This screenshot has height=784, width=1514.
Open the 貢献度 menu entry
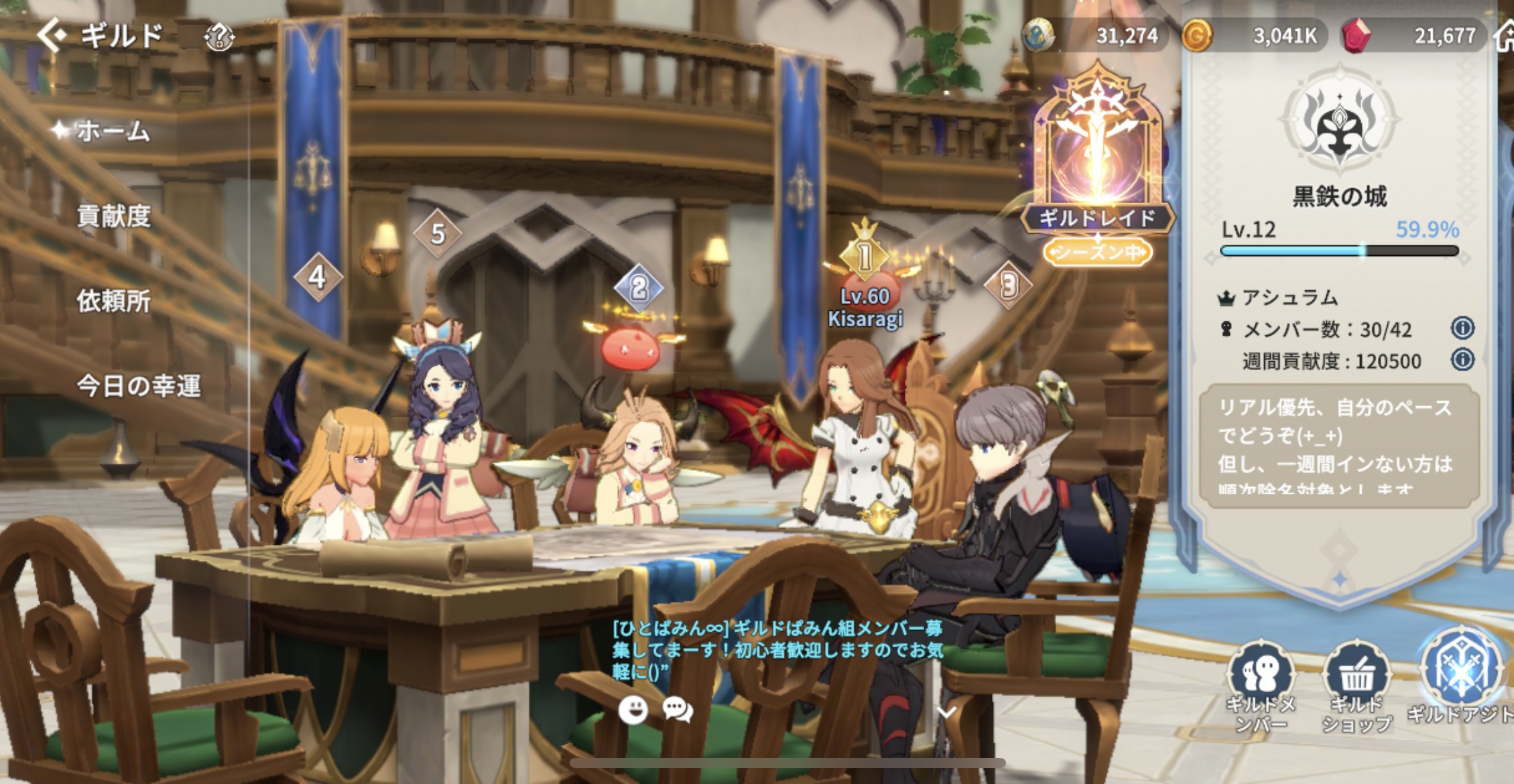[113, 216]
